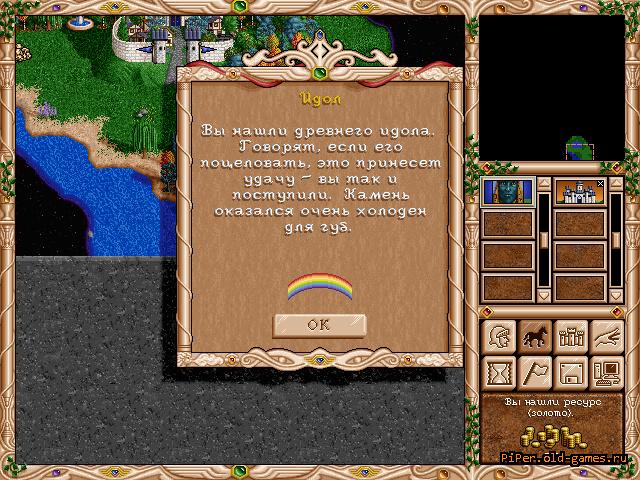Image resolution: width=640 pixels, height=480 pixels.
Task: Continue movement with the horse button
Action: click(533, 337)
